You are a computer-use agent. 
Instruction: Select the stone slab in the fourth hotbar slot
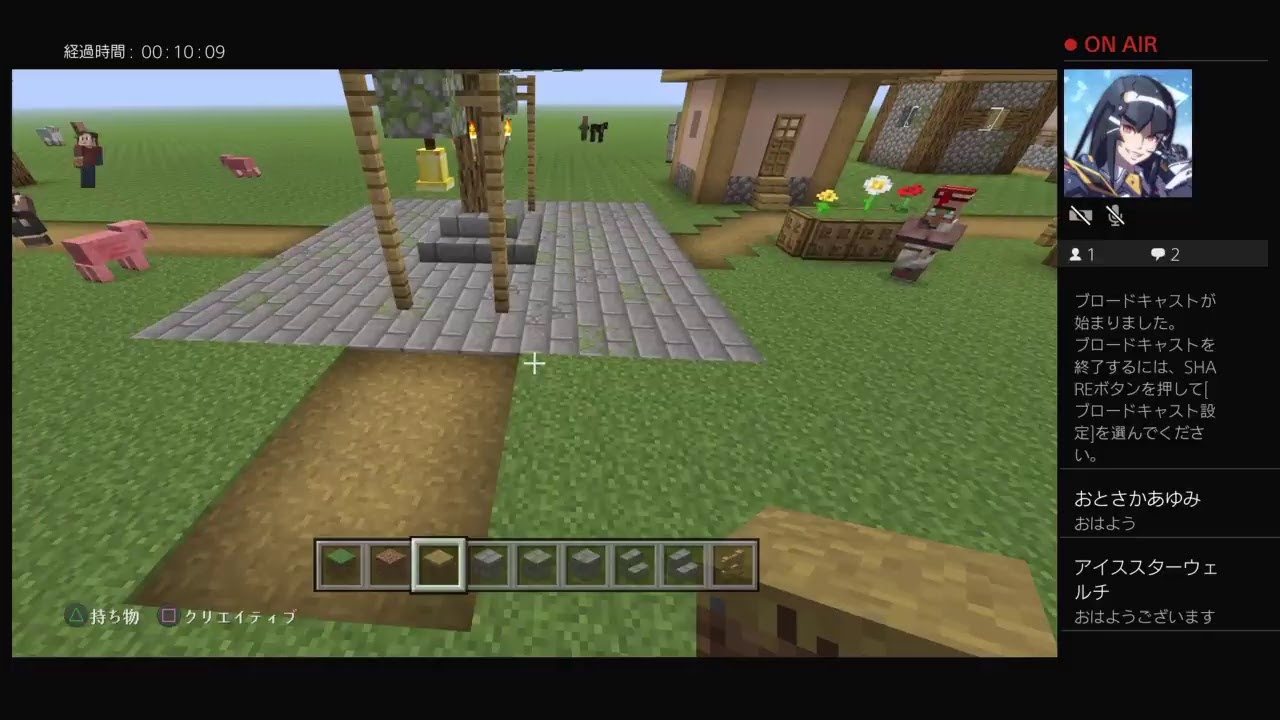pos(487,565)
